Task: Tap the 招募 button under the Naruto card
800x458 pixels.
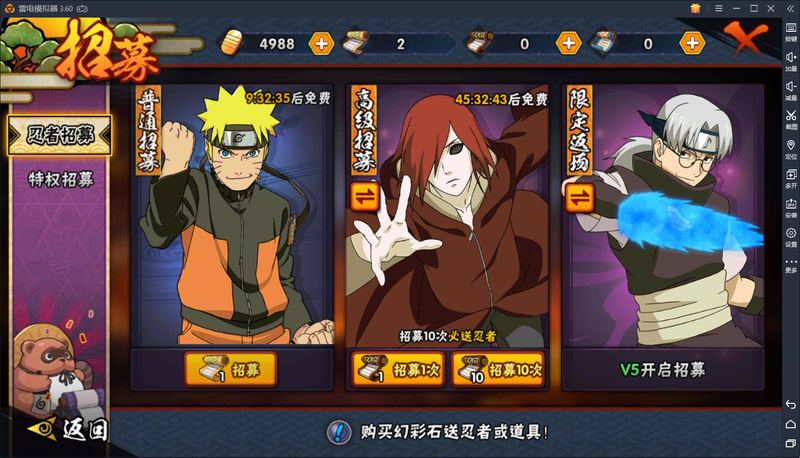Action: [231, 370]
